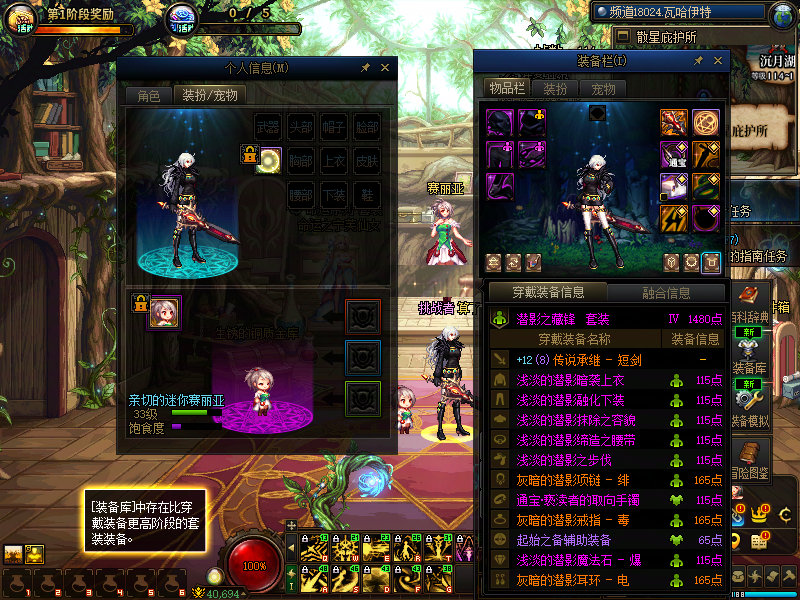Show the 融合信息 fusion info tab
The width and height of the screenshot is (800, 600).
(x=665, y=293)
